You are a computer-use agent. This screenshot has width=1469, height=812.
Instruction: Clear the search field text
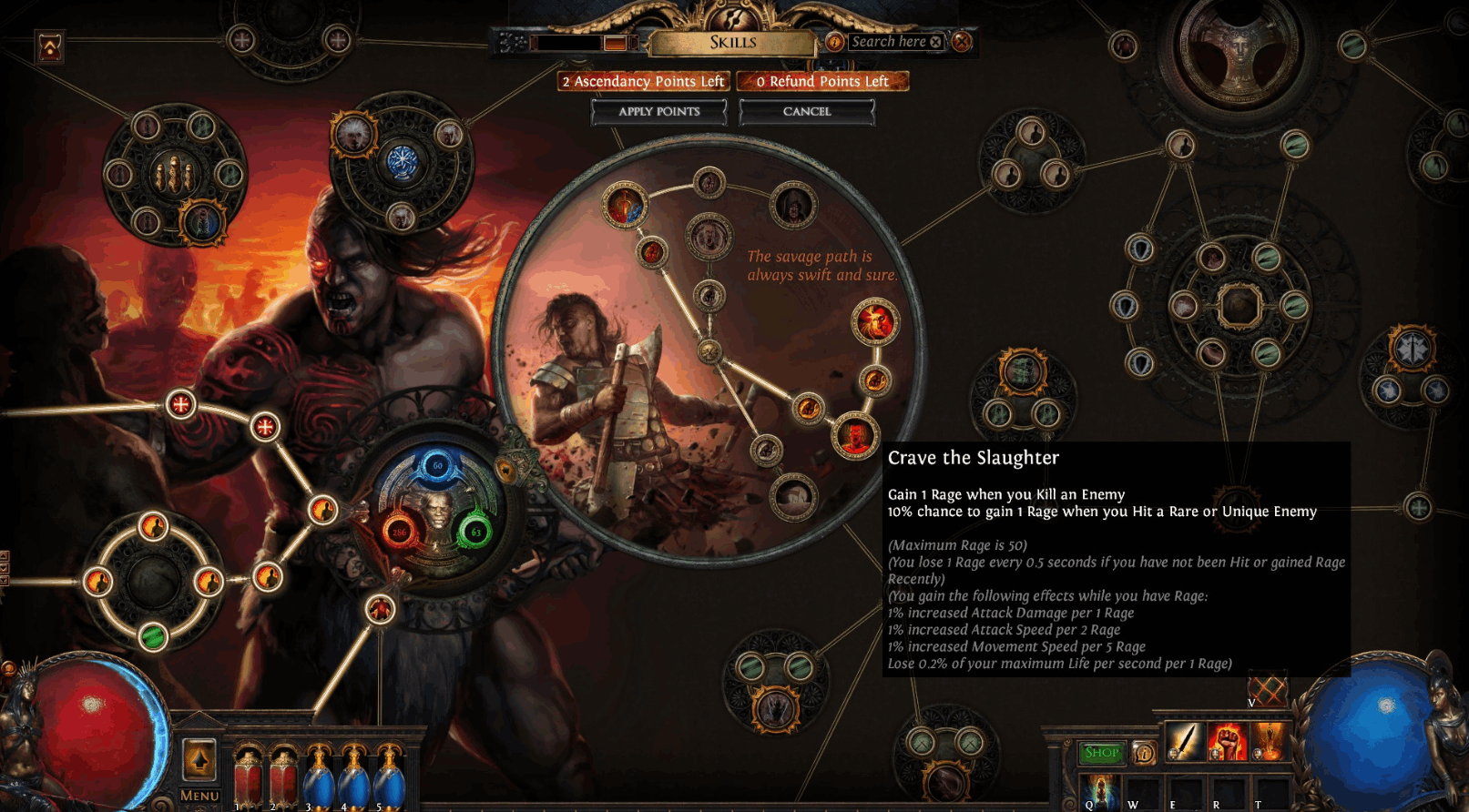935,42
